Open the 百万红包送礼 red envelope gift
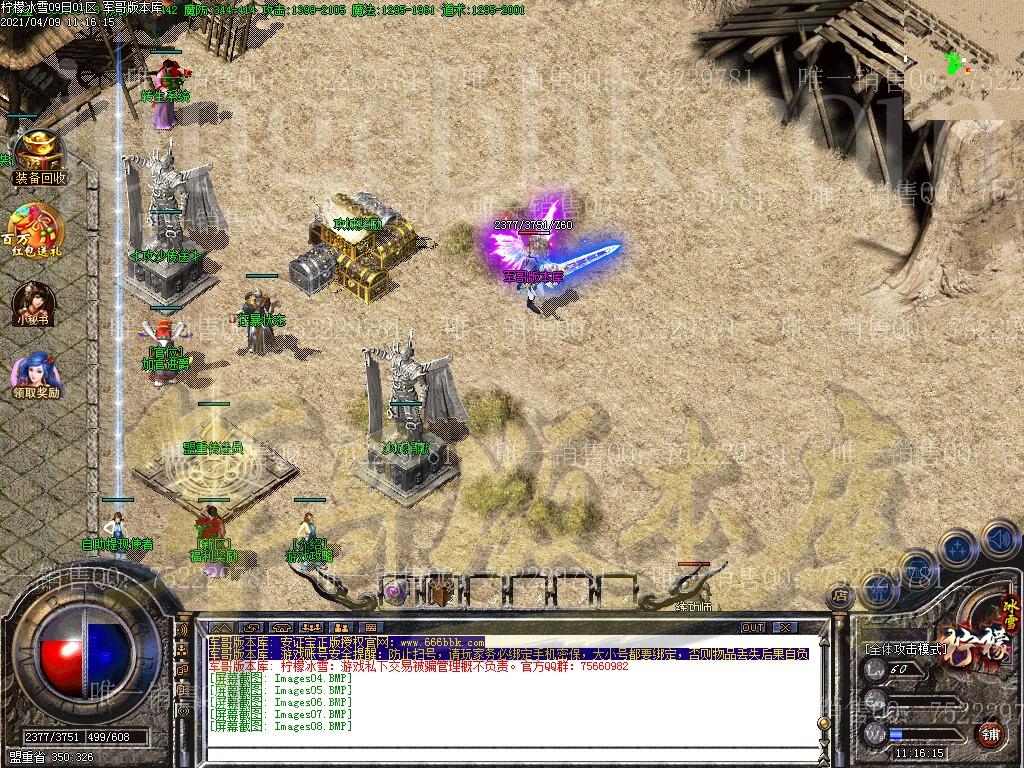The height and width of the screenshot is (768, 1024). click(x=36, y=230)
